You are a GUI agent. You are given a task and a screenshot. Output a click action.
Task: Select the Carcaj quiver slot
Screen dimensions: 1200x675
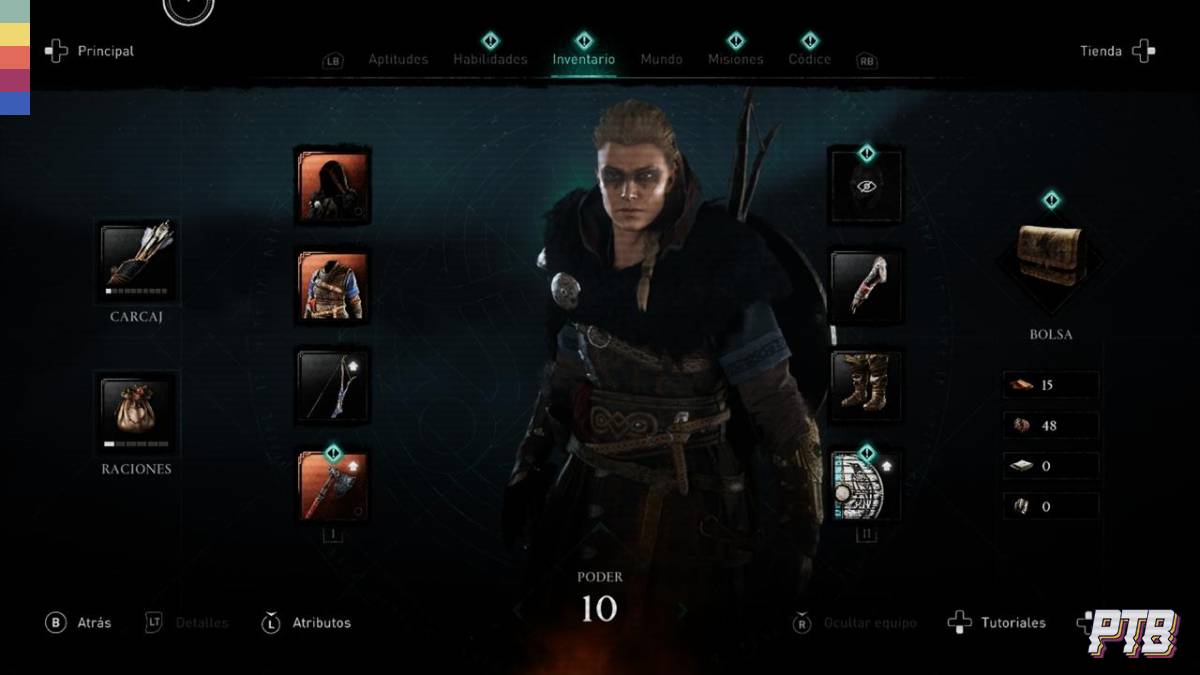(x=137, y=262)
